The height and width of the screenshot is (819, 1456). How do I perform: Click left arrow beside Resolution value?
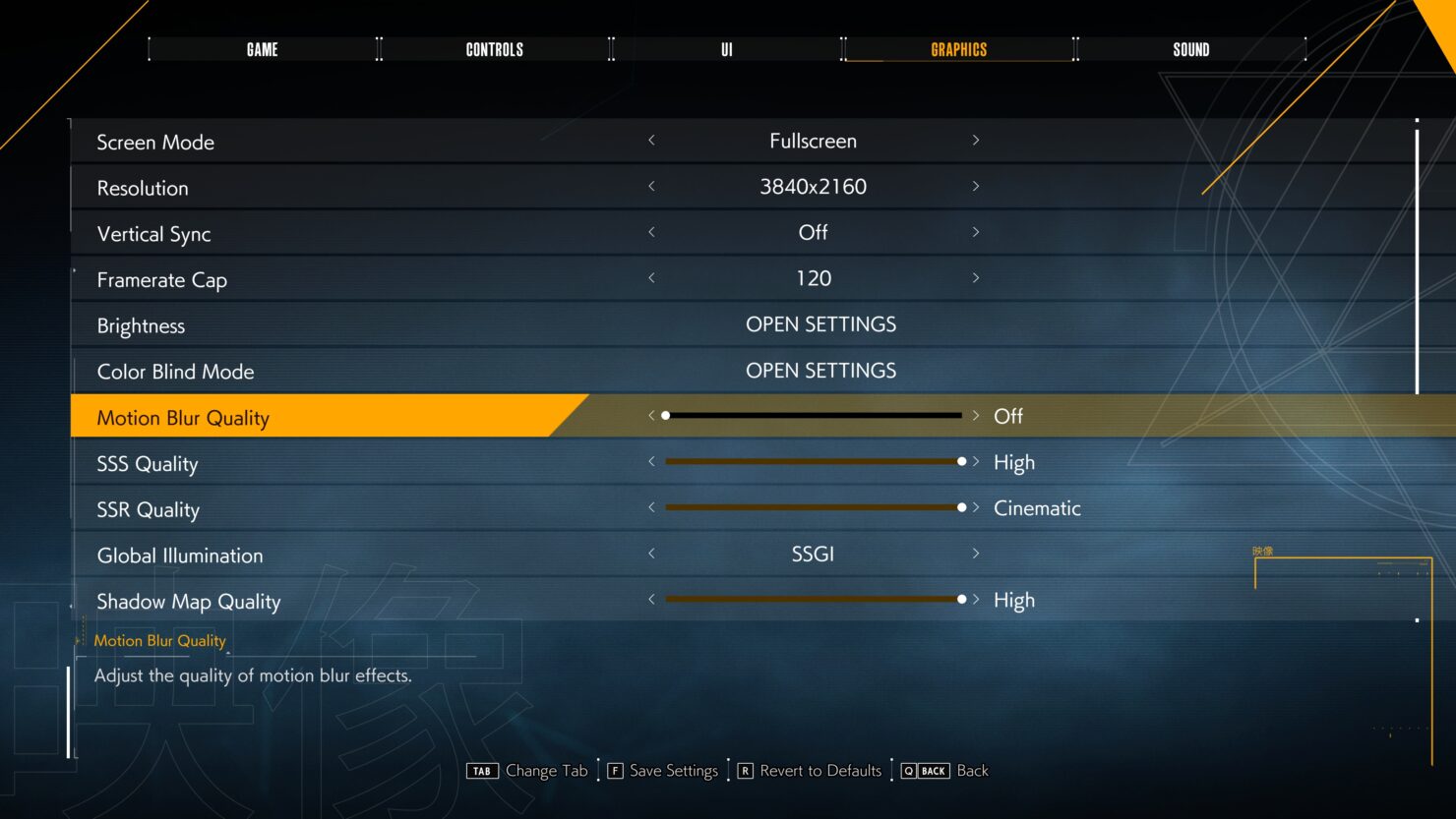651,187
